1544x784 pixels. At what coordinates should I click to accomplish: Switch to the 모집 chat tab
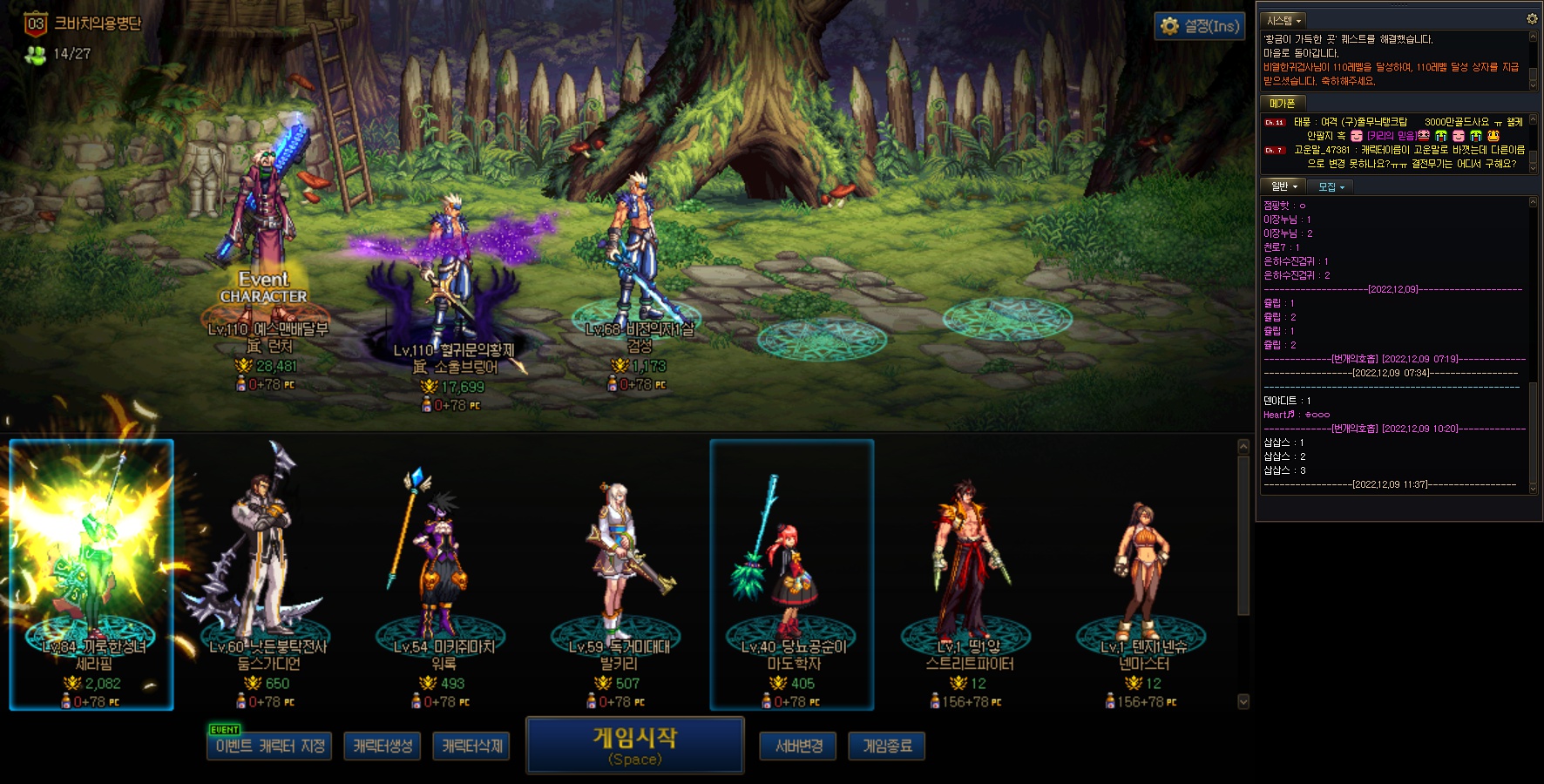tap(1331, 186)
